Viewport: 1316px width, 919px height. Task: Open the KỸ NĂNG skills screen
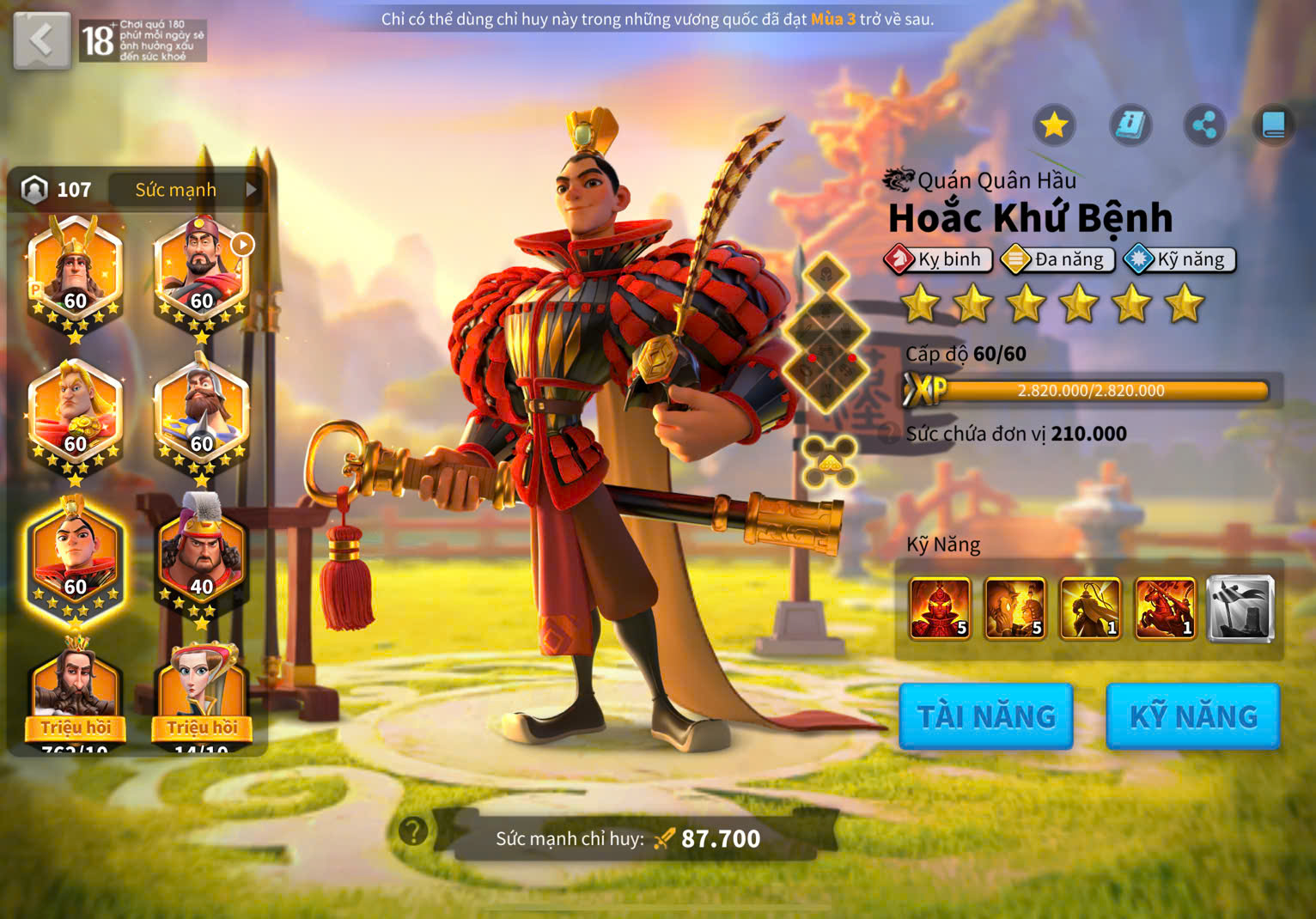tap(1193, 716)
